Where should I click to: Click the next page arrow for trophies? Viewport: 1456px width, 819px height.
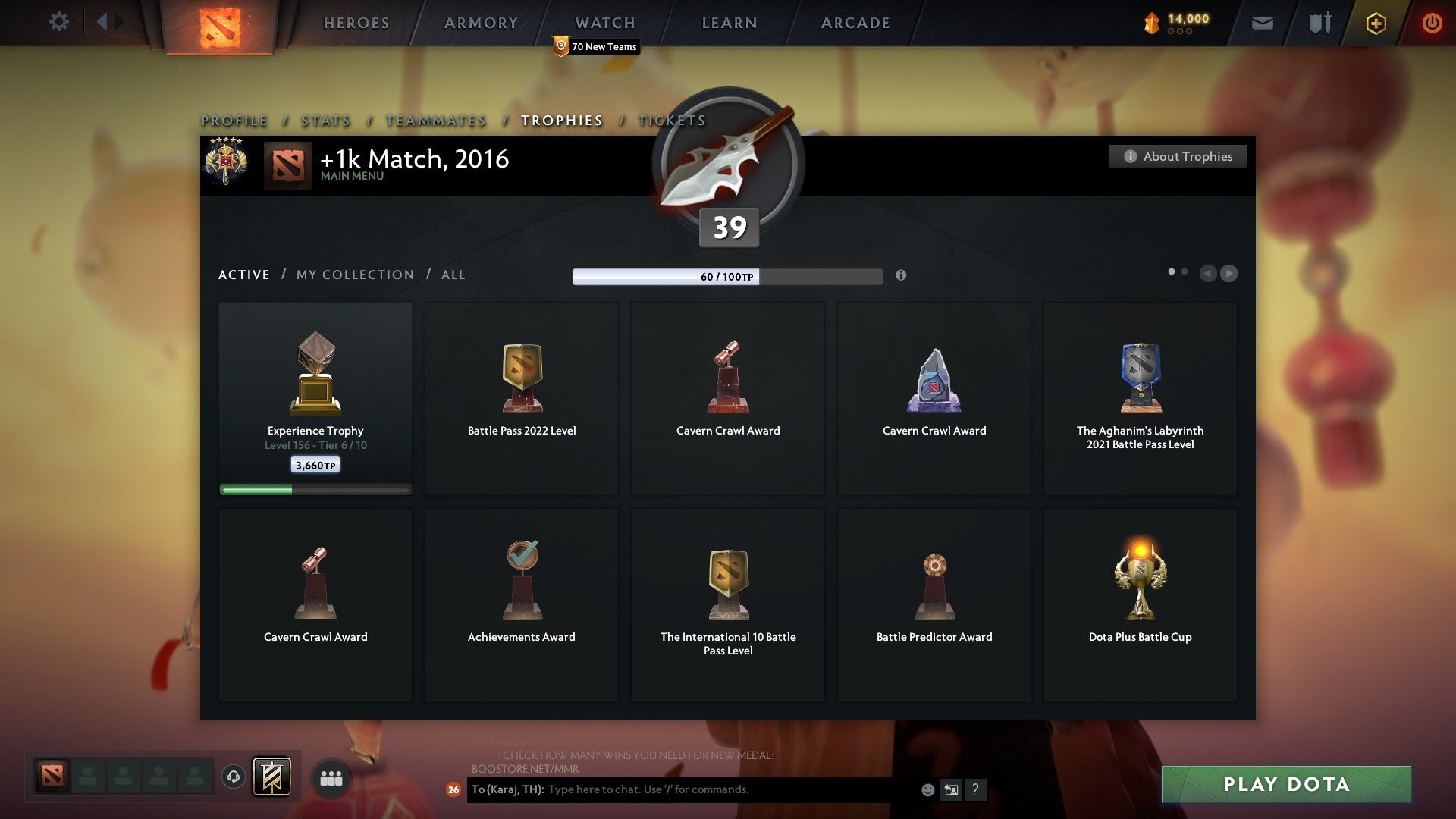point(1228,274)
